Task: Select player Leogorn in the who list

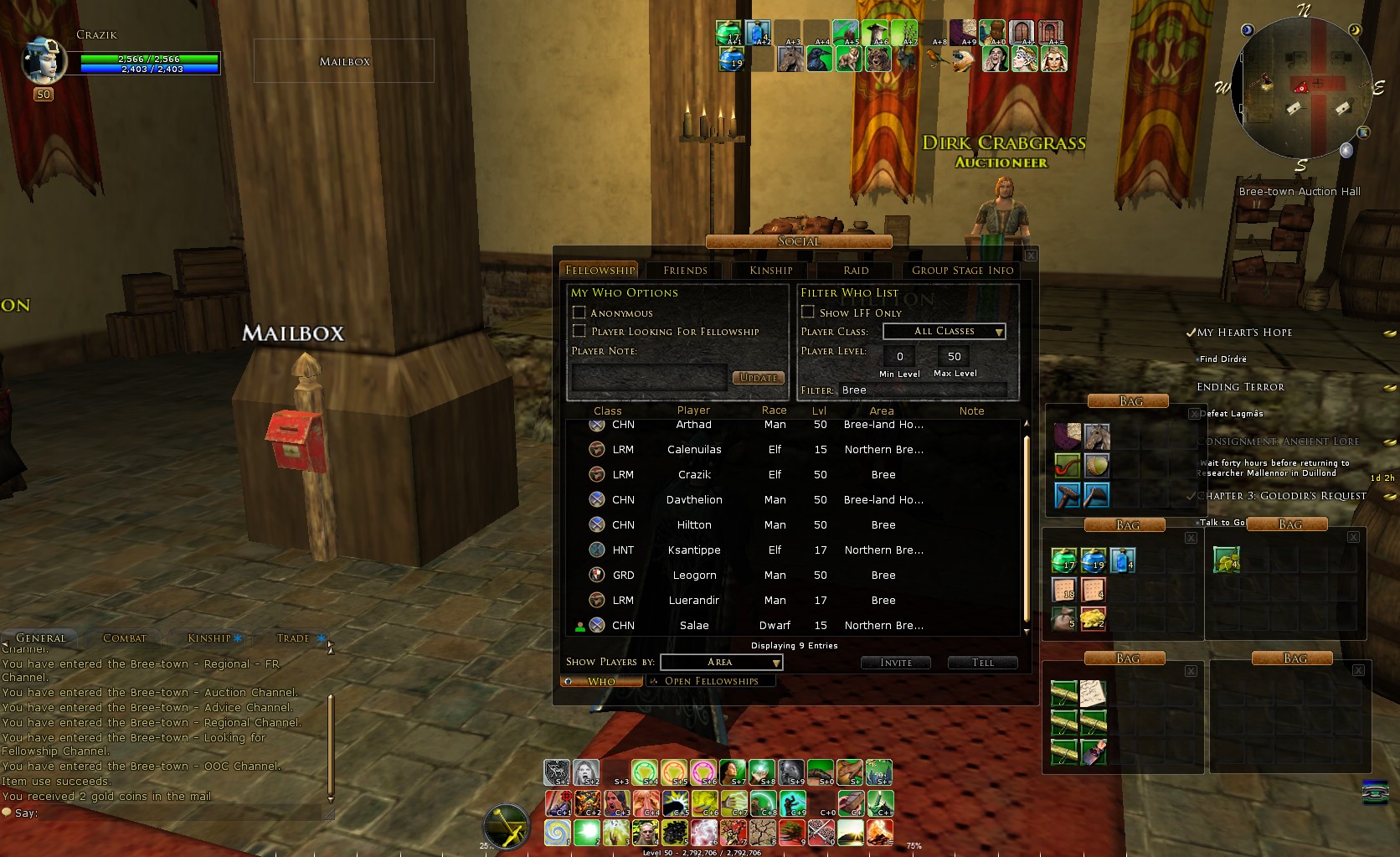Action: point(694,576)
